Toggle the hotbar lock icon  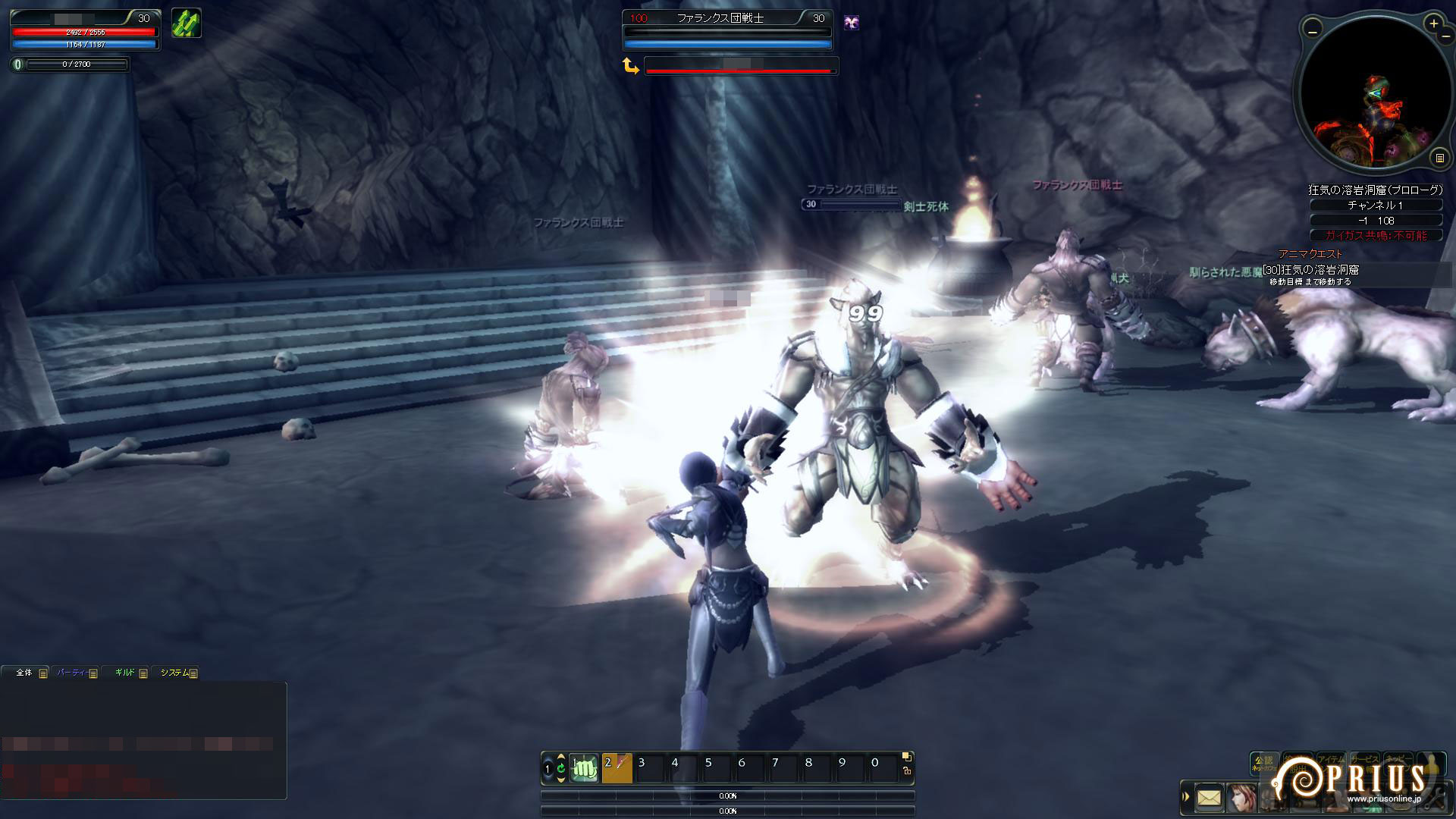[x=907, y=771]
